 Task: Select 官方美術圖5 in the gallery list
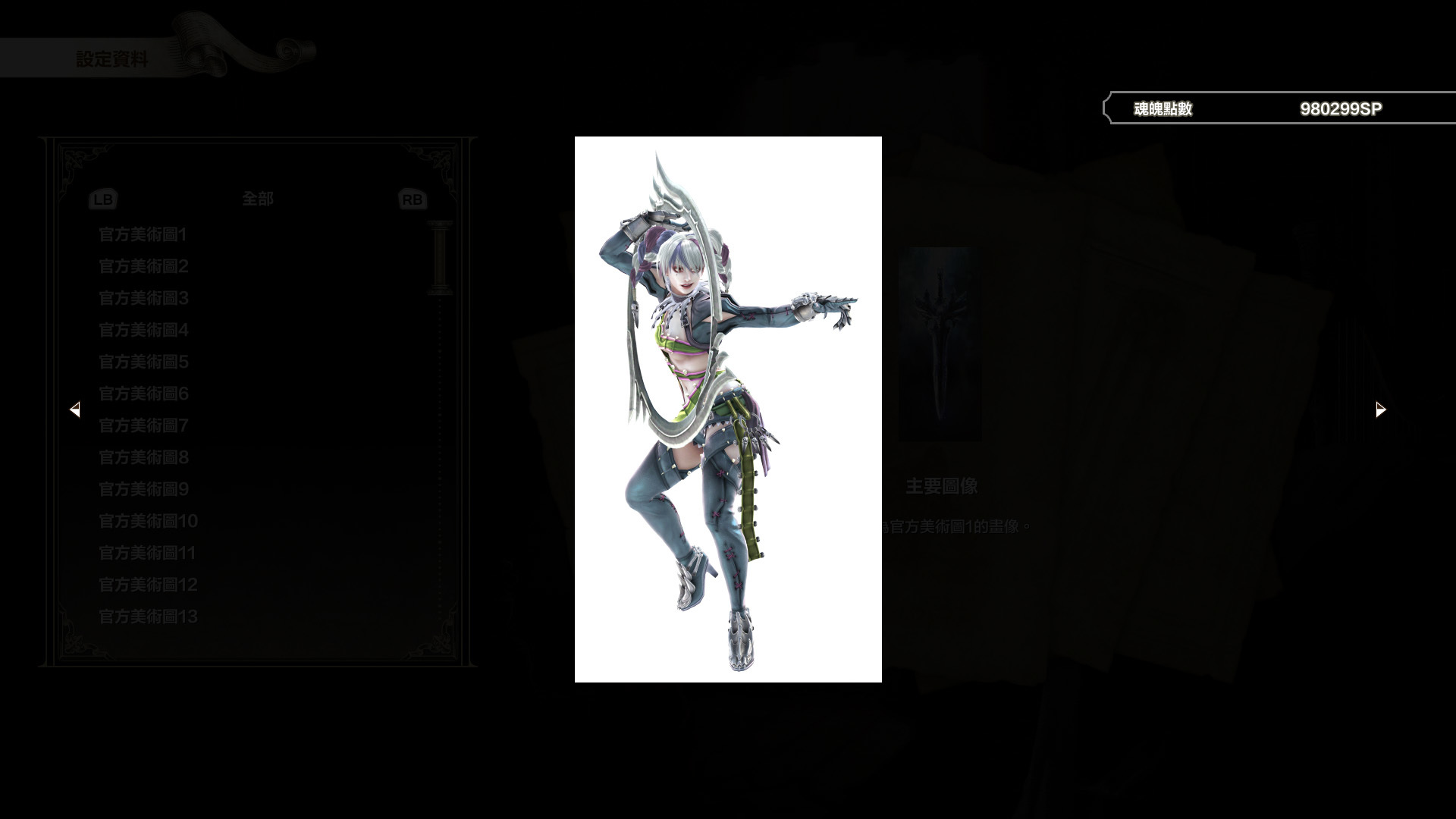(143, 362)
